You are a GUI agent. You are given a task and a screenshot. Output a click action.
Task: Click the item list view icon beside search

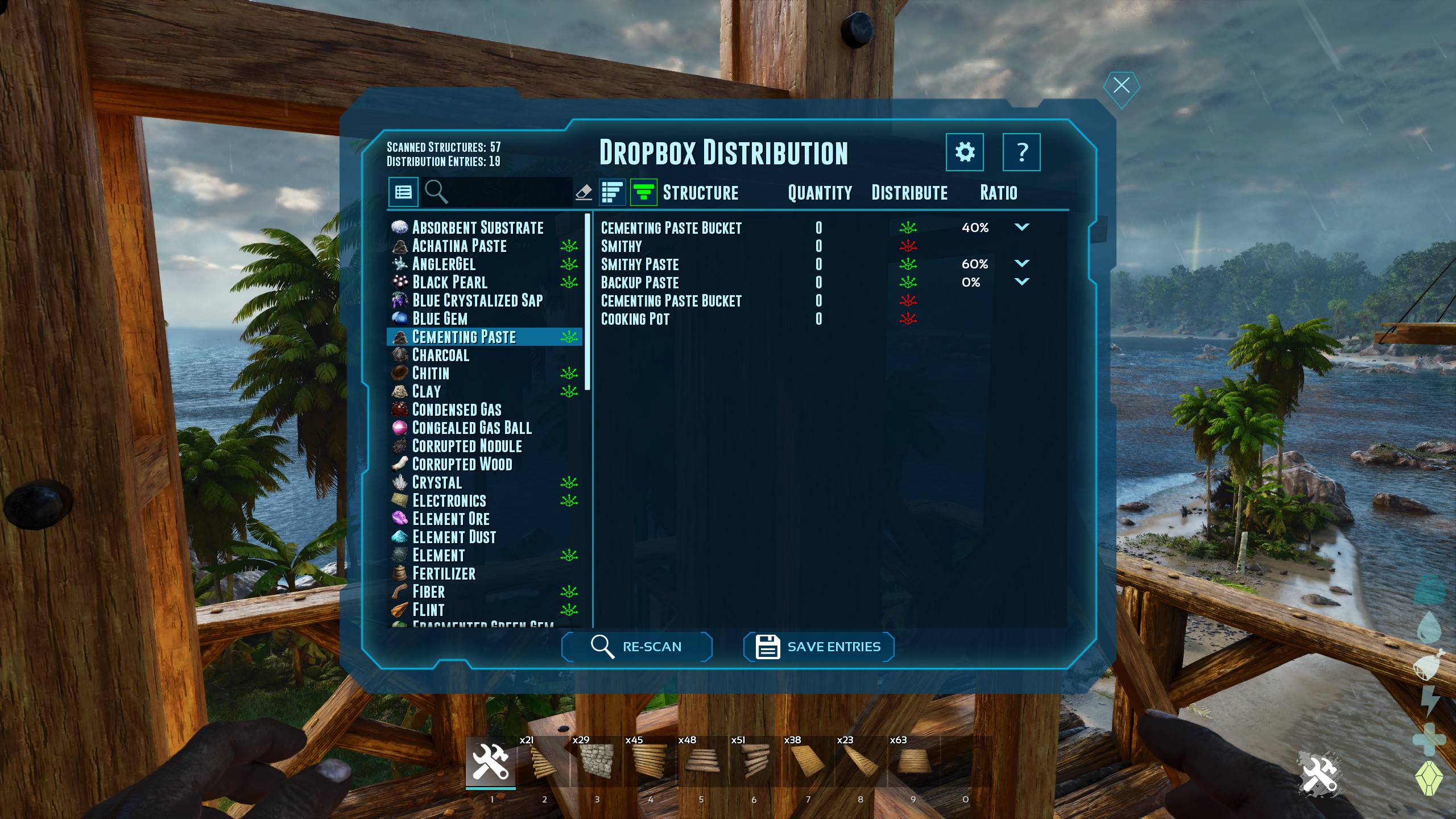click(x=404, y=192)
